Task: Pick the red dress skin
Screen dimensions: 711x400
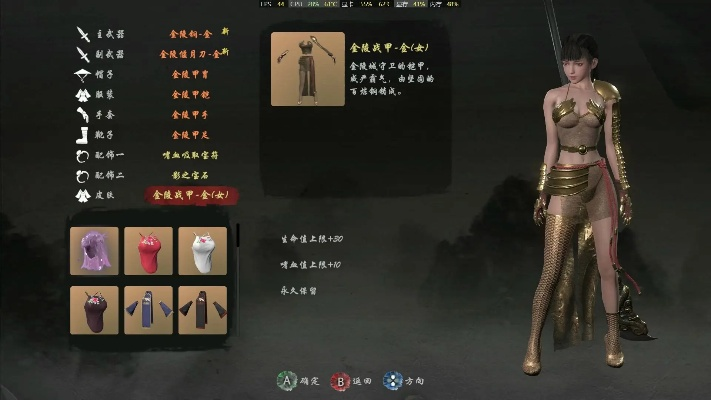Action: pos(148,250)
